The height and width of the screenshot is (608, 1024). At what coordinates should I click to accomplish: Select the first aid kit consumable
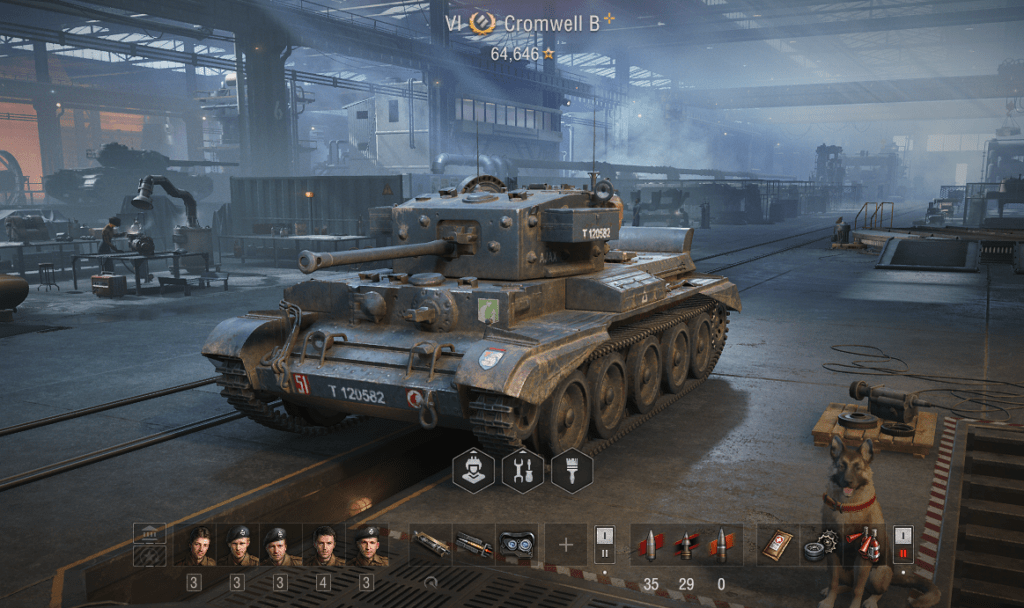(776, 545)
